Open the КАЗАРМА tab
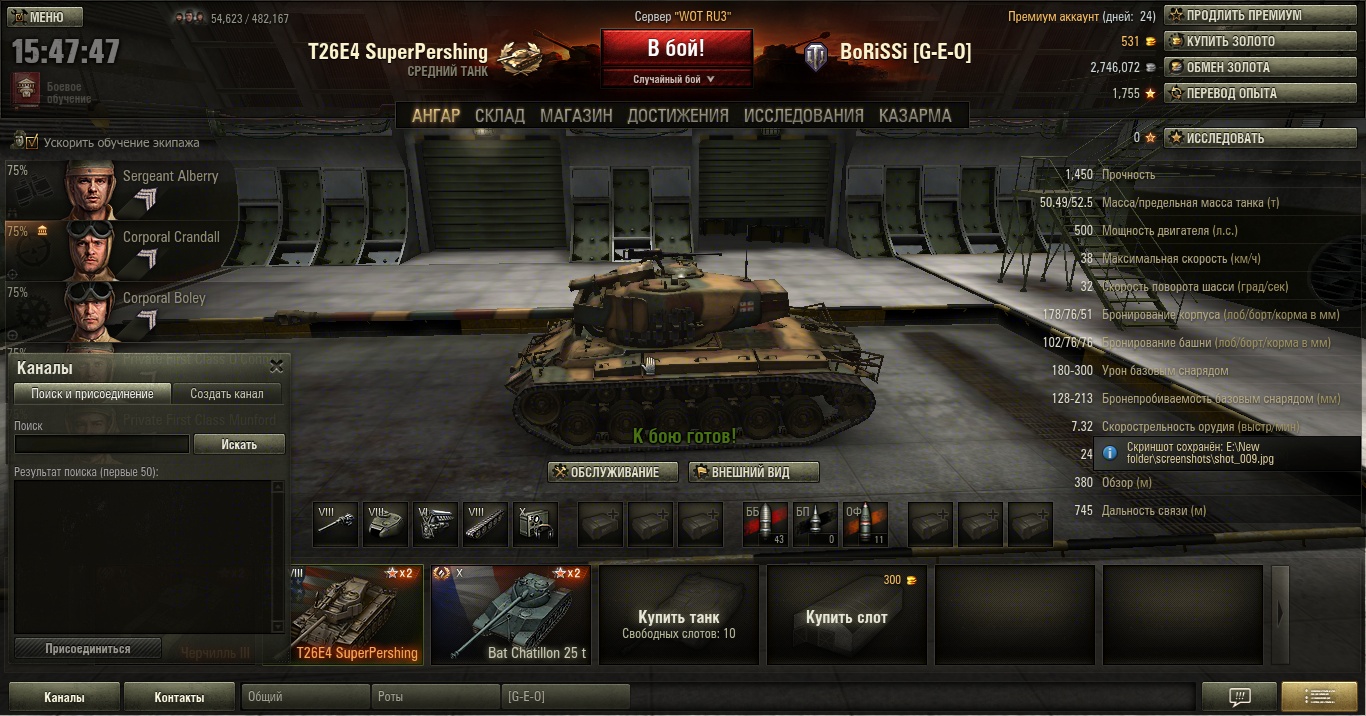The height and width of the screenshot is (716, 1366). (915, 115)
